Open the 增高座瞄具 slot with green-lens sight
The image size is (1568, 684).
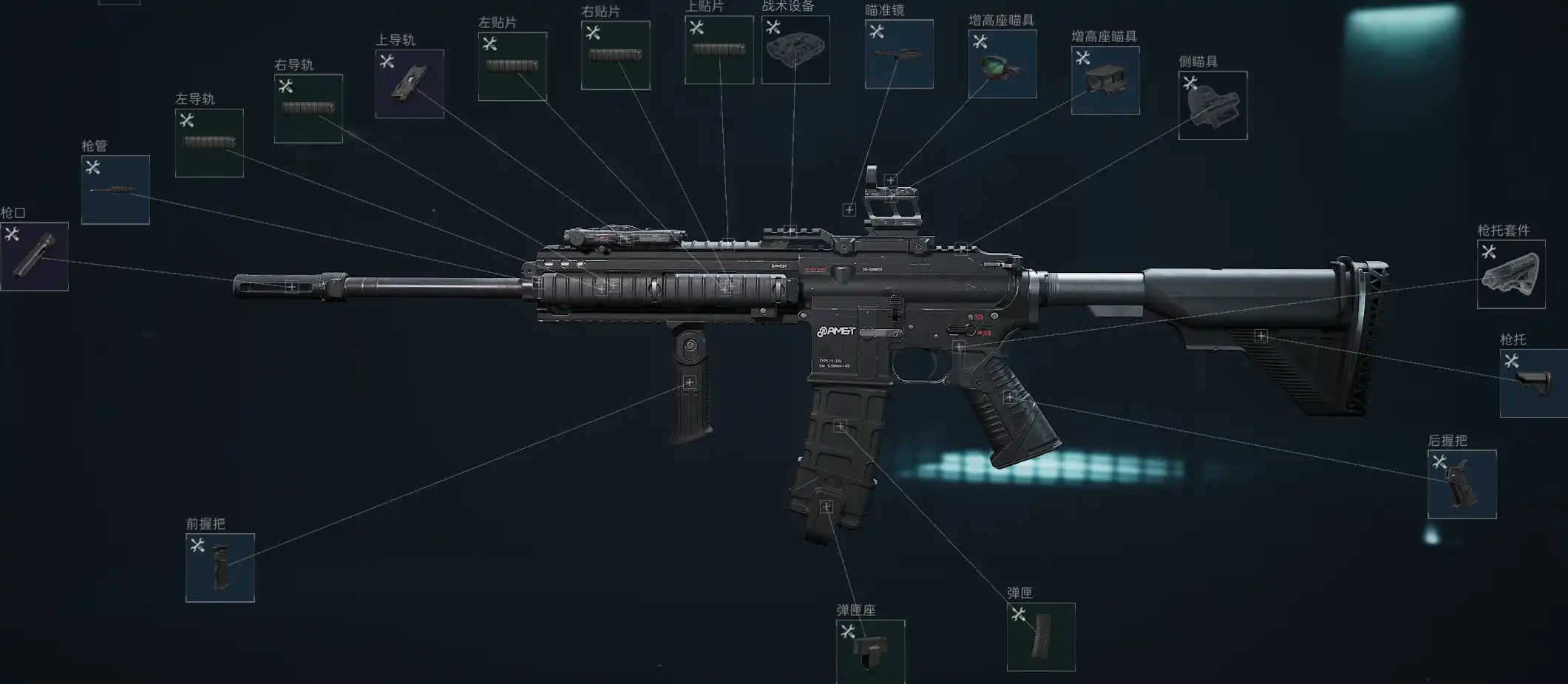tap(1002, 64)
